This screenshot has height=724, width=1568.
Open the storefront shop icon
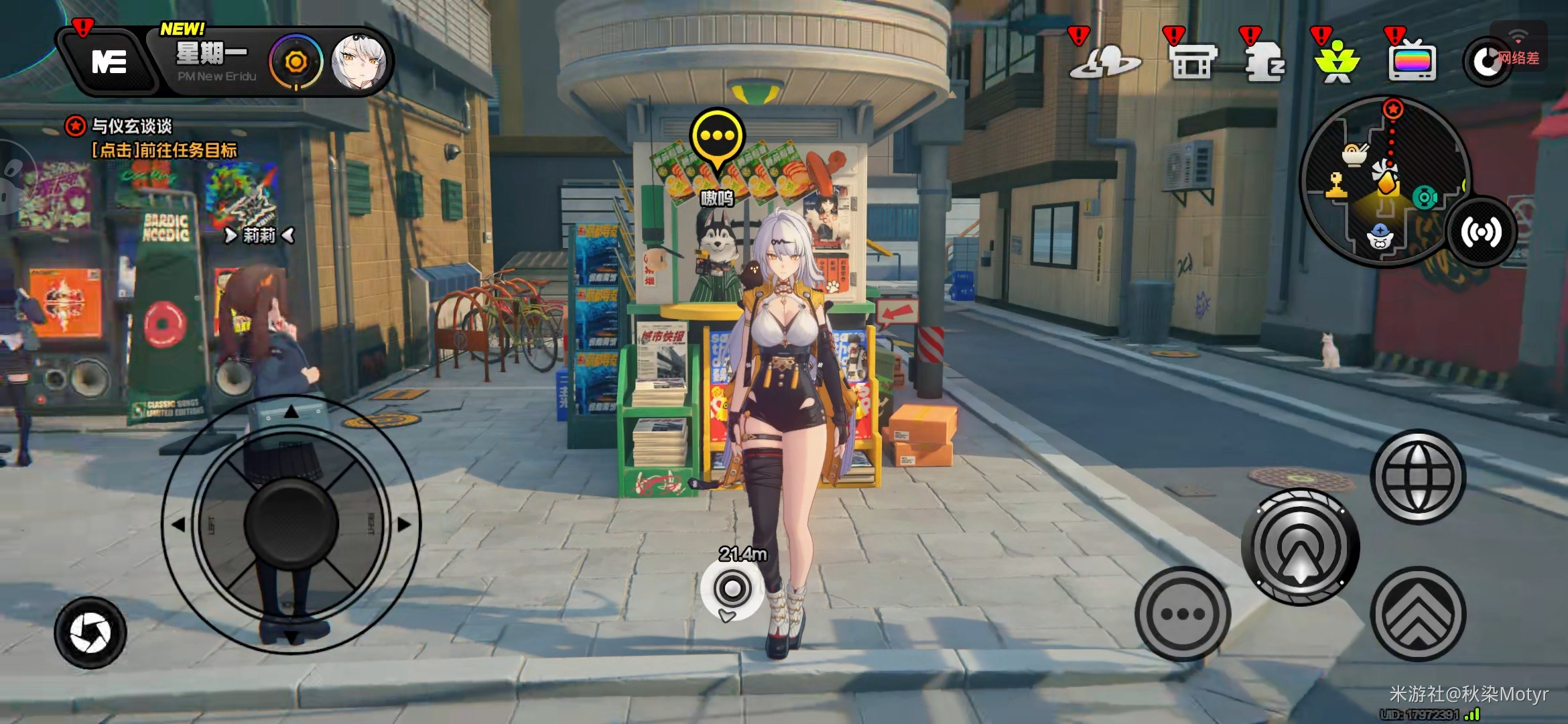(x=1191, y=62)
